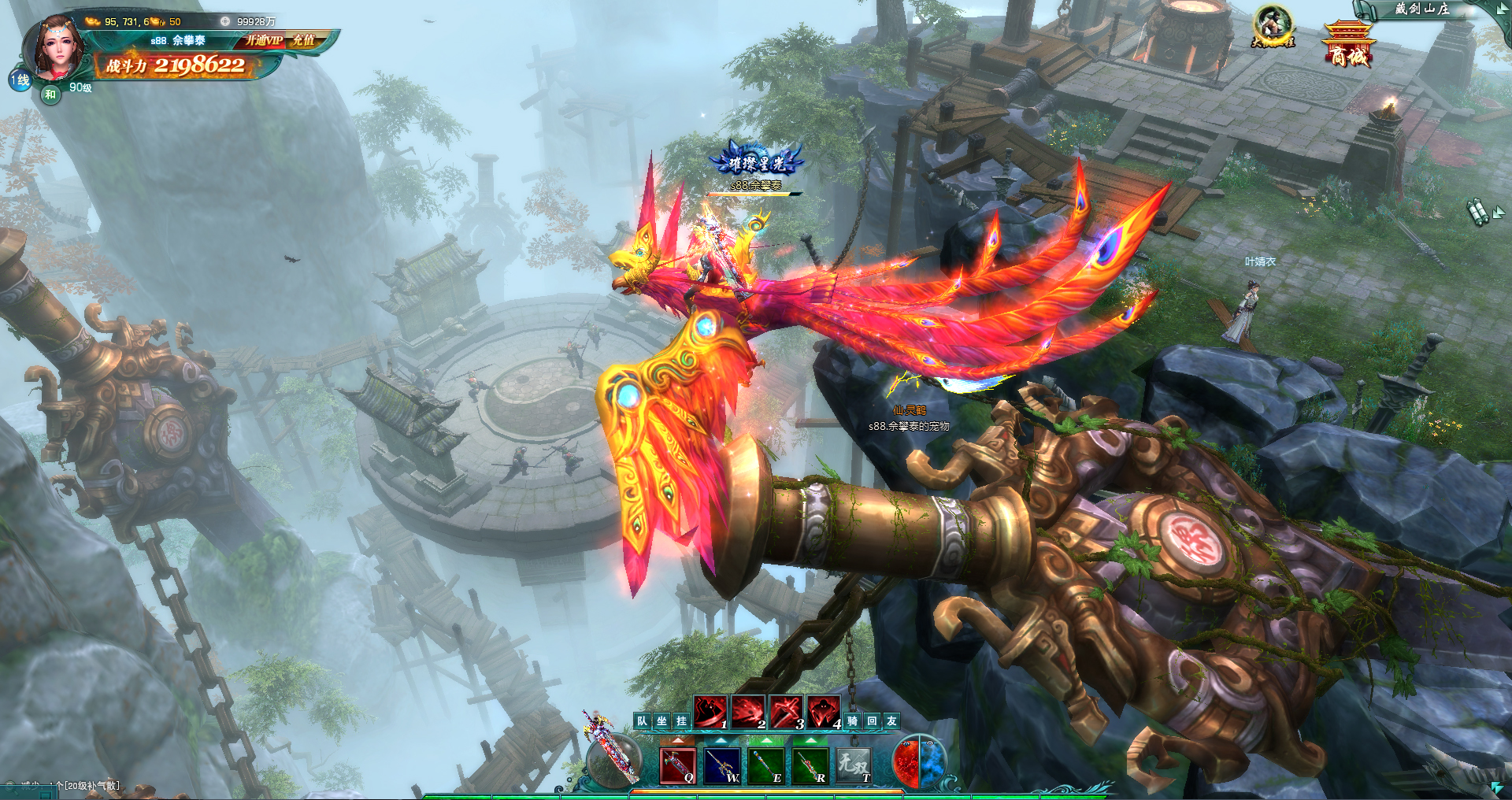Open the 队 team button

643,720
